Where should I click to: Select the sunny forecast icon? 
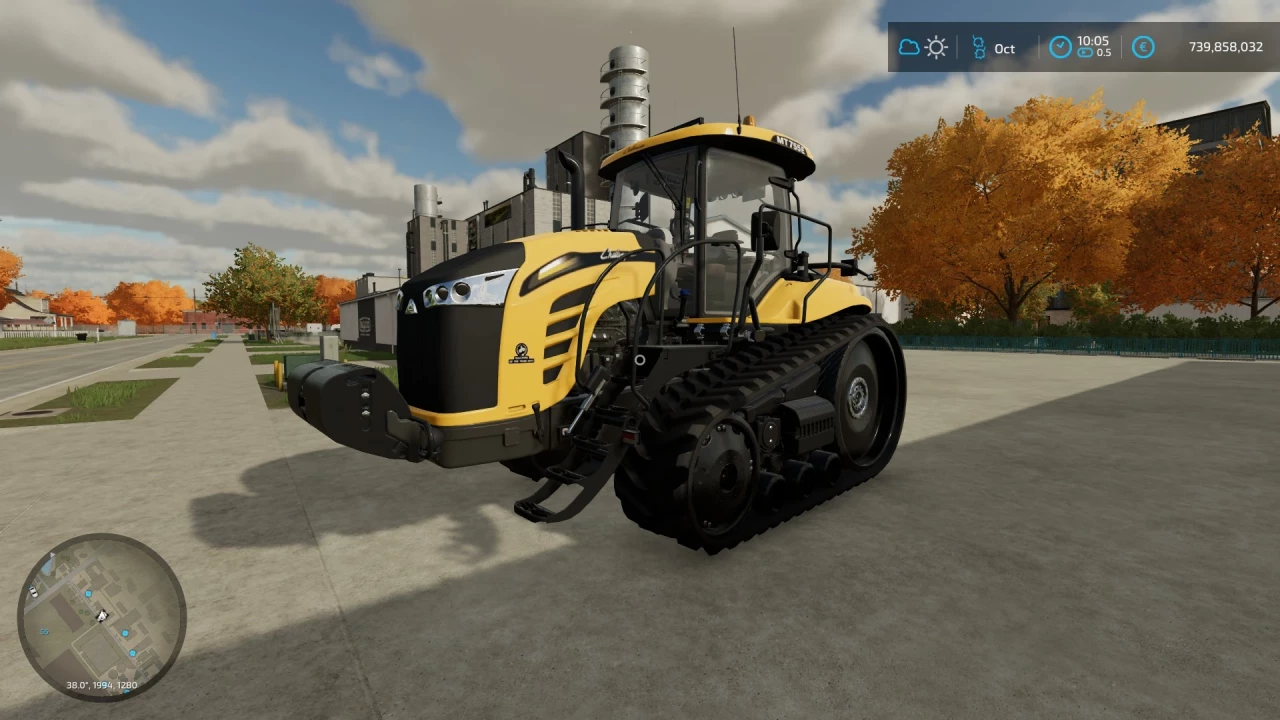click(x=936, y=47)
